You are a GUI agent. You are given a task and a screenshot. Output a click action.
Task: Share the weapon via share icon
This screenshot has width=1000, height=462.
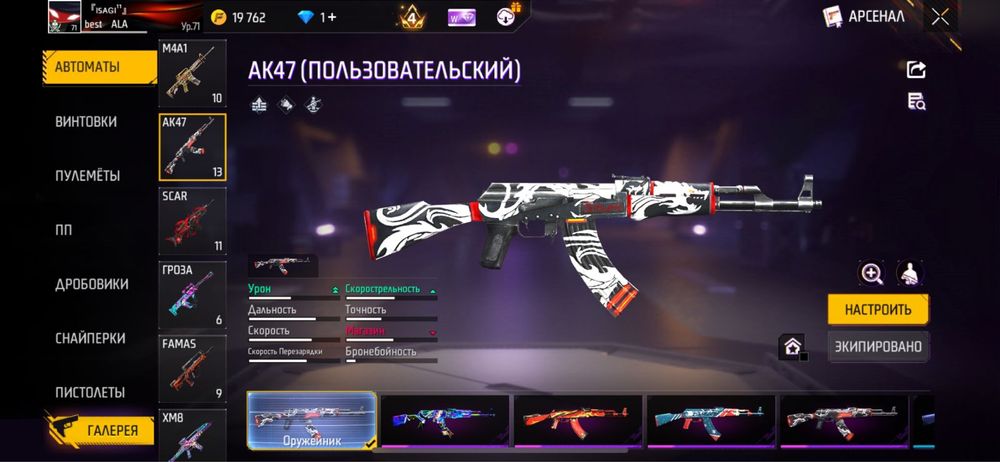point(916,69)
